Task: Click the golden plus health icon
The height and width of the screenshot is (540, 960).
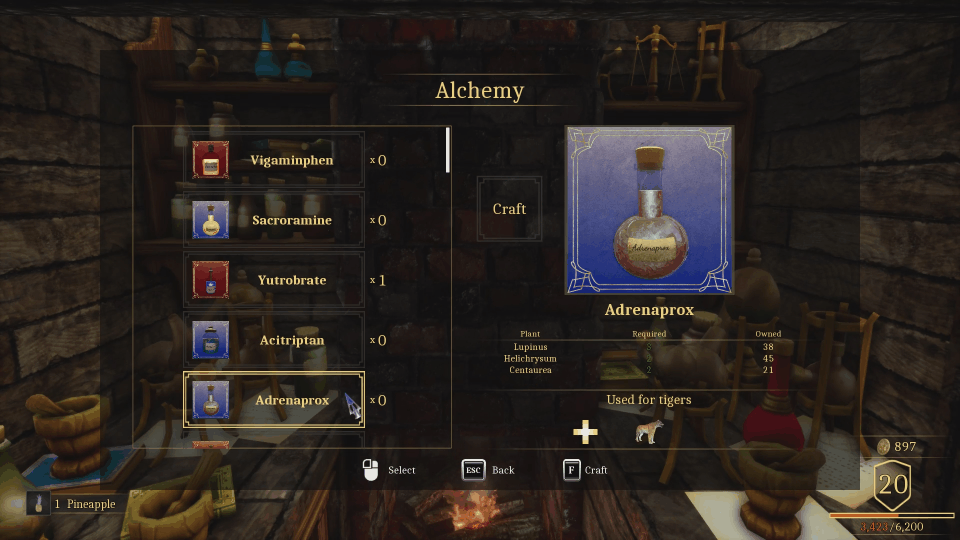Action: click(585, 432)
